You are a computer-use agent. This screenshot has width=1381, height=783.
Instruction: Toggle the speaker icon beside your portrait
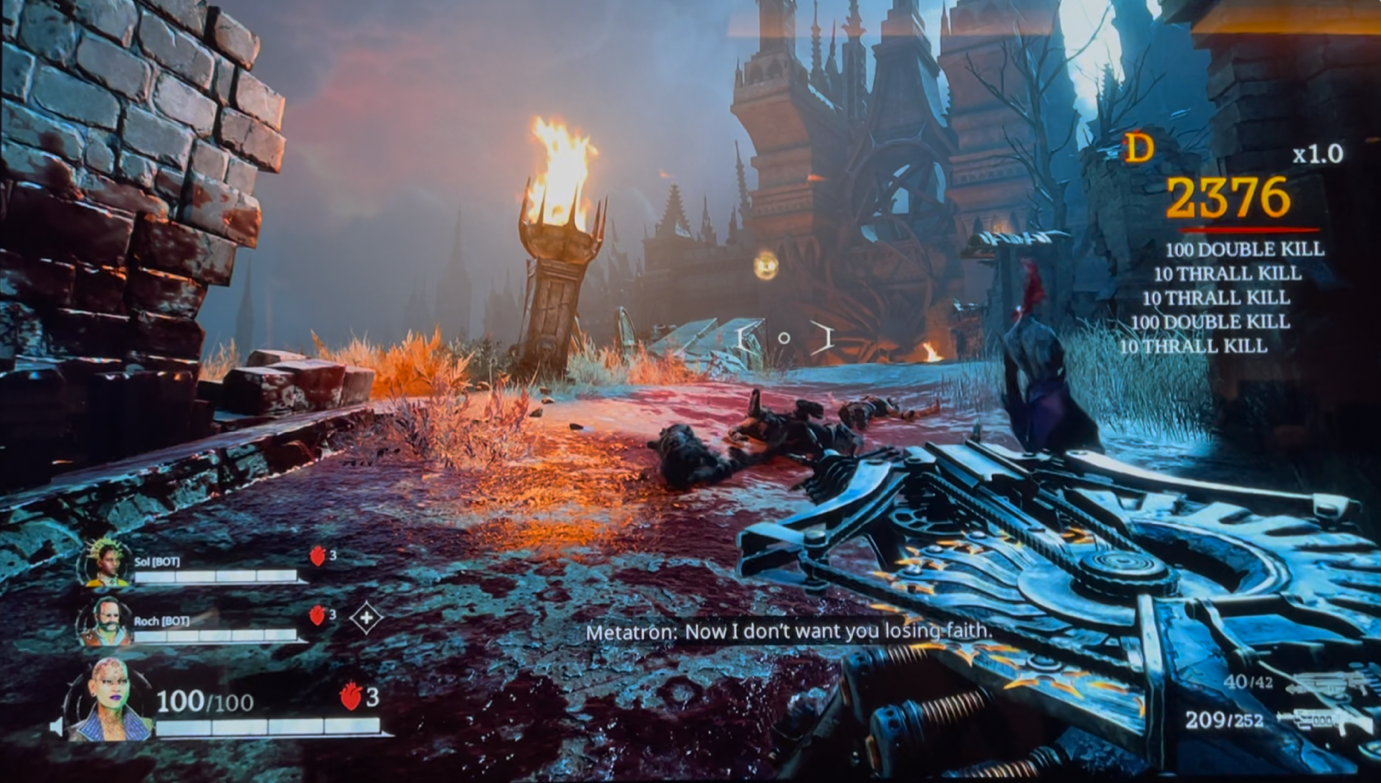point(58,727)
